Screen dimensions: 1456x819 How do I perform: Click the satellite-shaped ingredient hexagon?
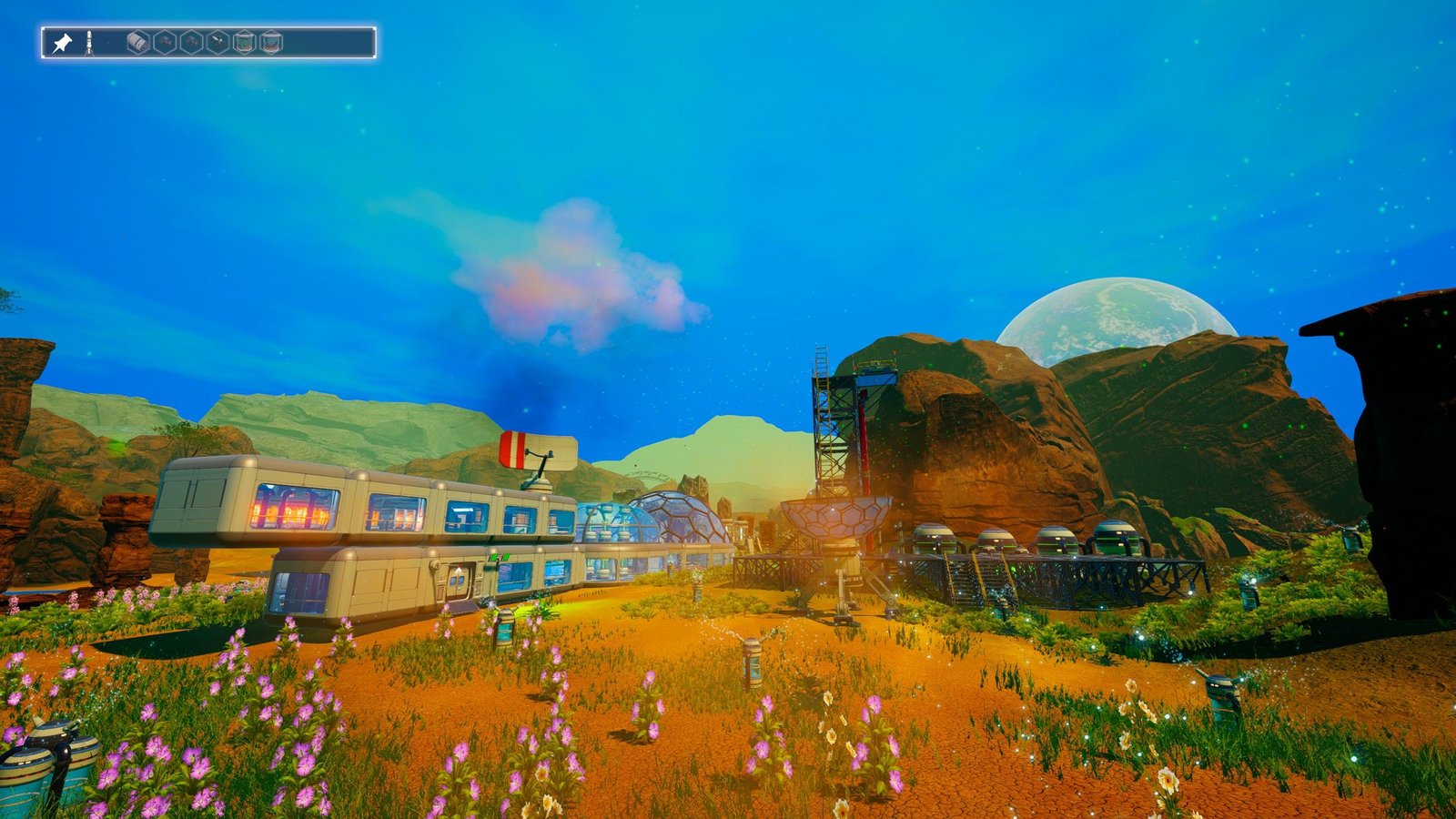pos(218,43)
